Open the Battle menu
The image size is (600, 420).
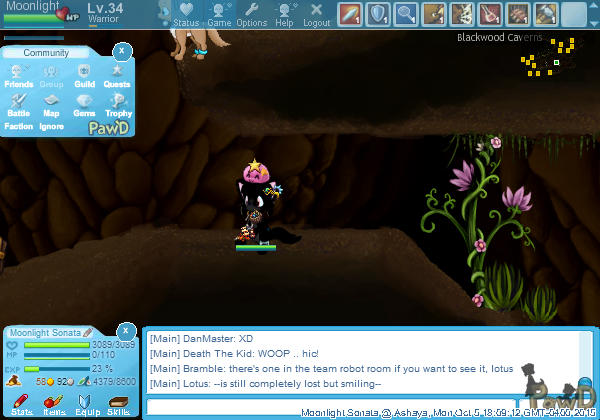(x=18, y=104)
